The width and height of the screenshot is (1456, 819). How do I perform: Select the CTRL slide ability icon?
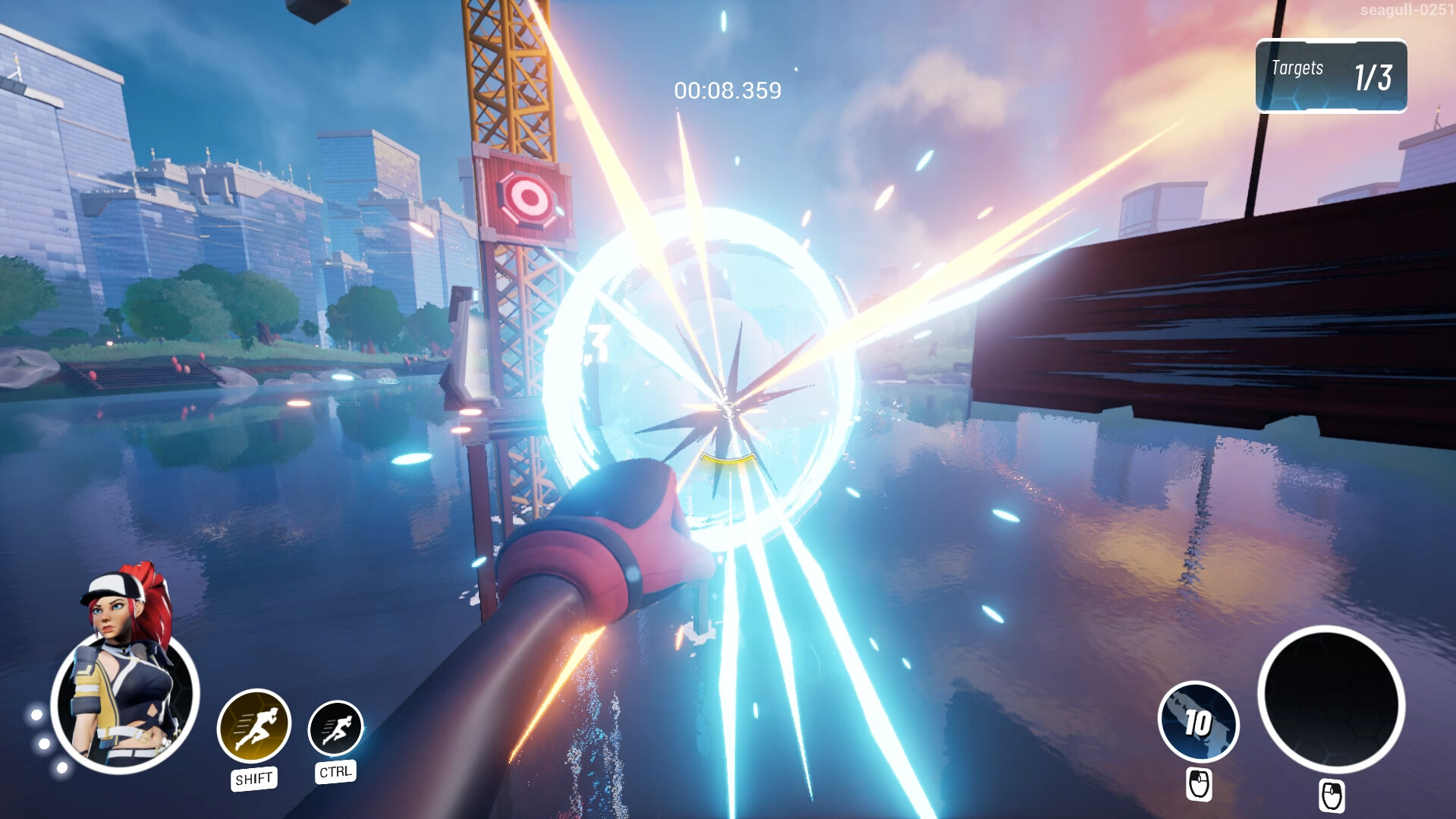tap(335, 727)
